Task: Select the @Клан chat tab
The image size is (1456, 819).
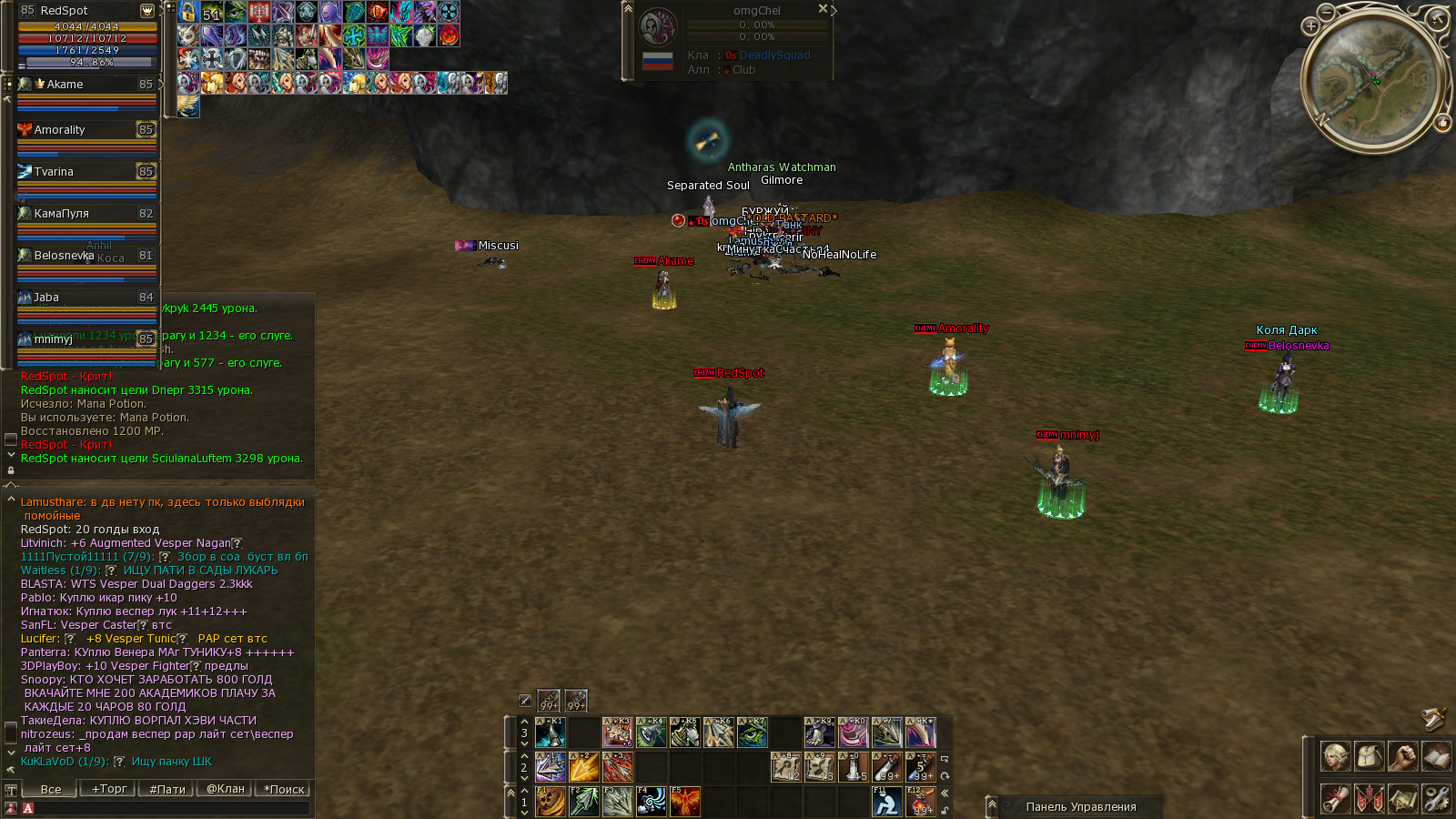Action: click(225, 789)
